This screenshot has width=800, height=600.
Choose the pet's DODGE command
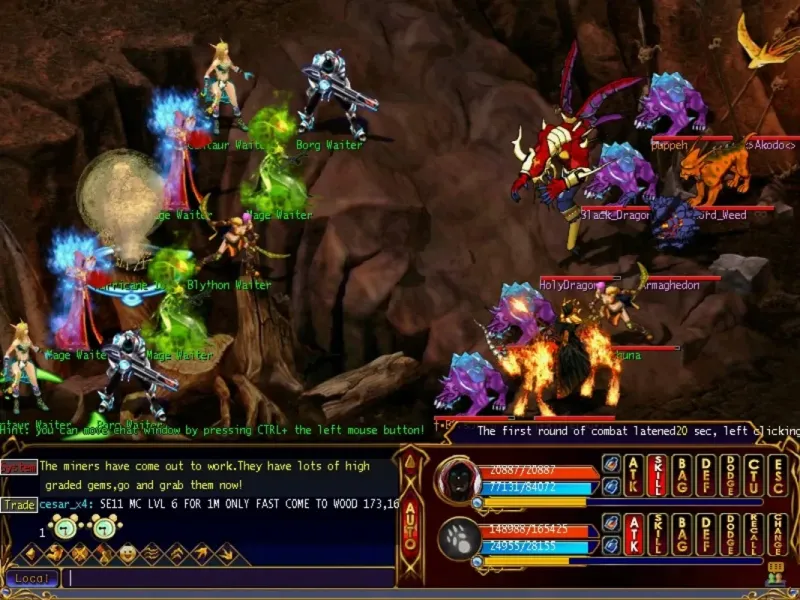730,534
